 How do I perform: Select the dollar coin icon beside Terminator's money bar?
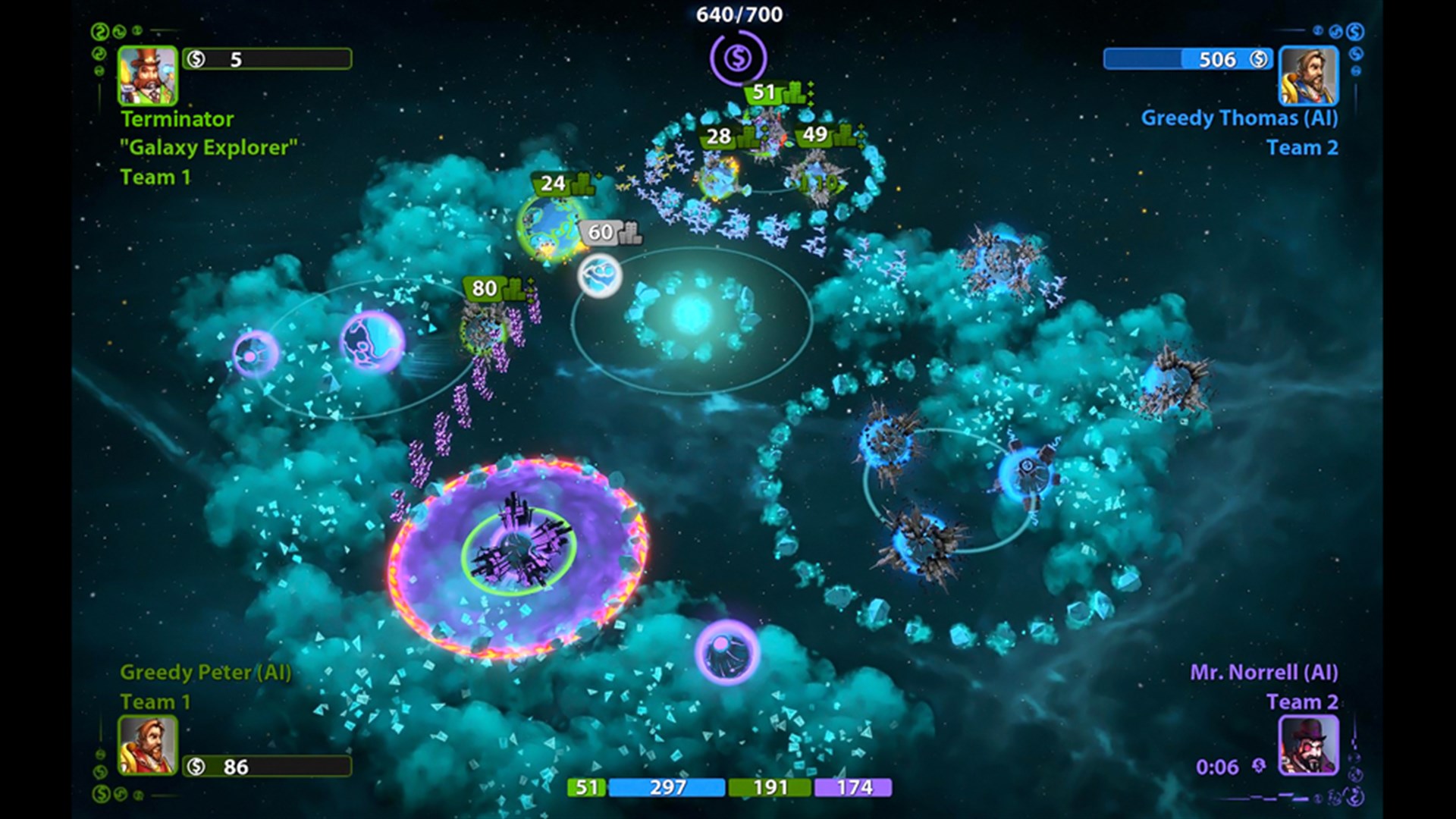tap(196, 60)
